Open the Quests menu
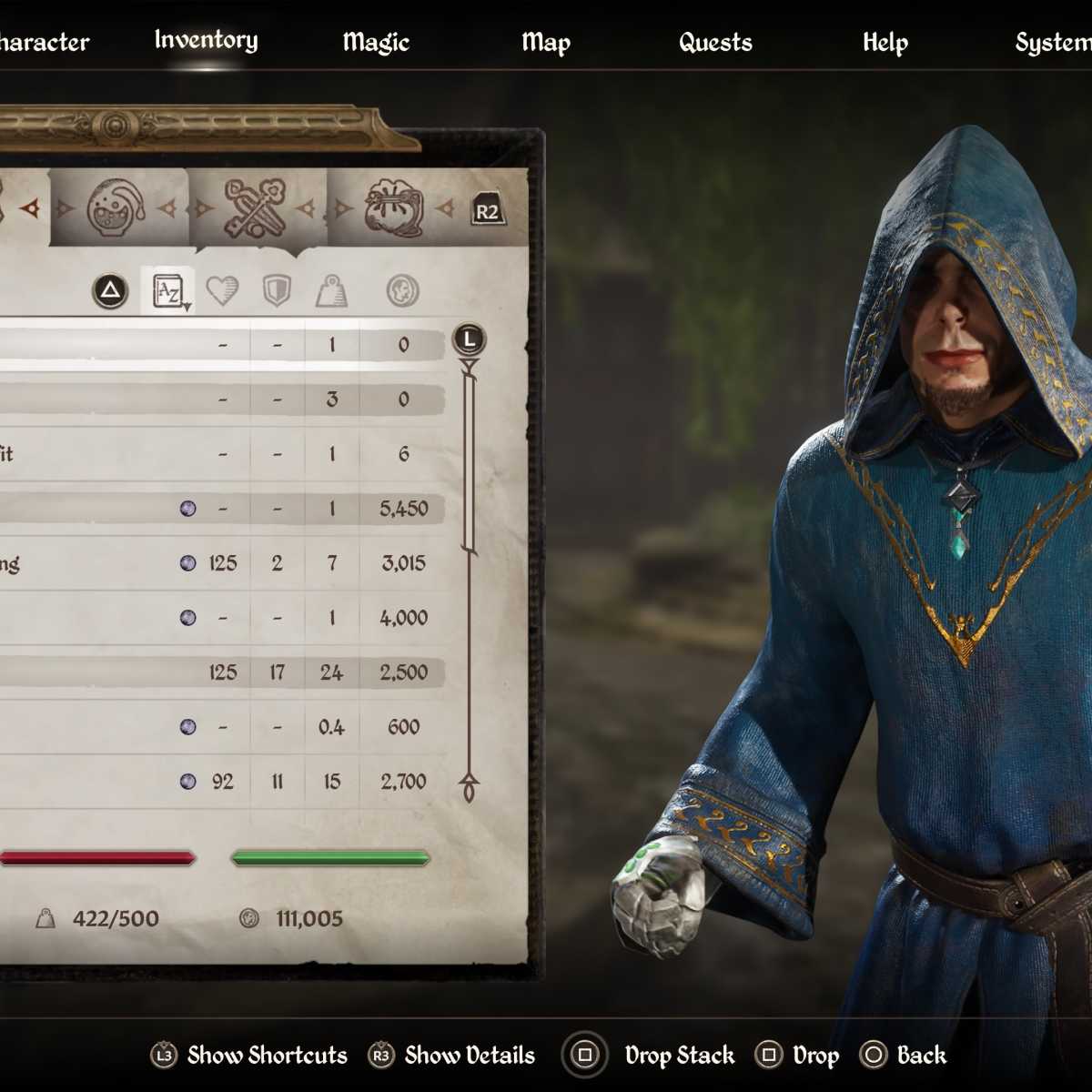The height and width of the screenshot is (1092, 1092). (715, 42)
